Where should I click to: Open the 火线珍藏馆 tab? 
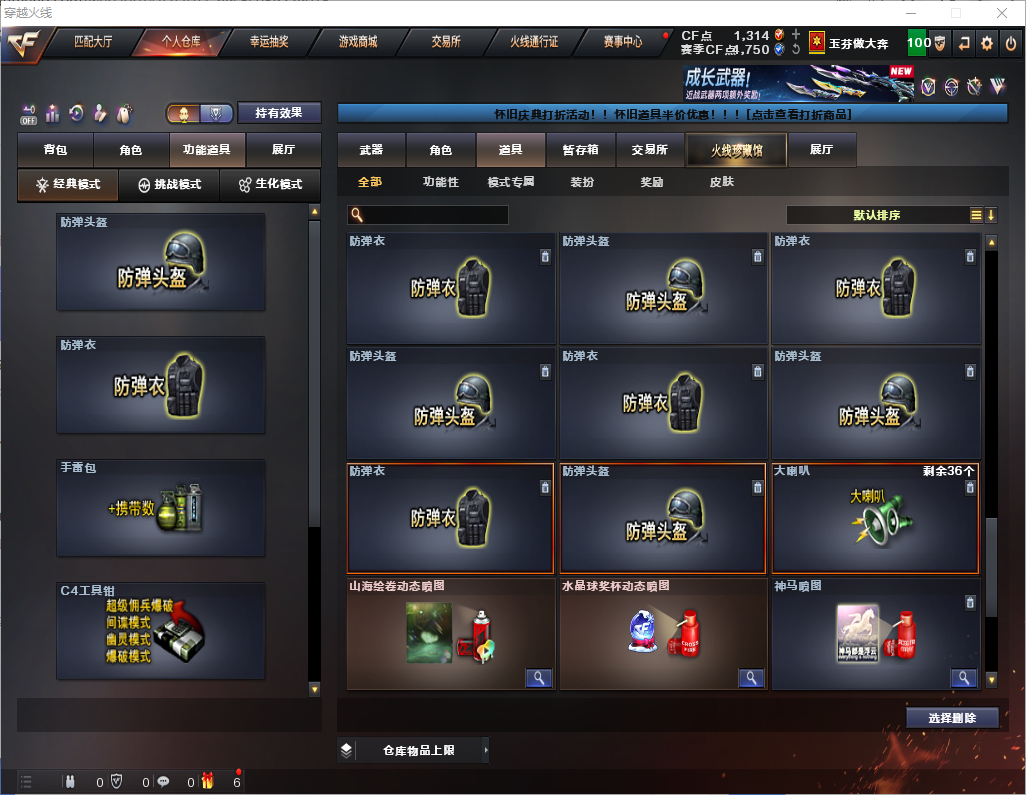[x=736, y=150]
